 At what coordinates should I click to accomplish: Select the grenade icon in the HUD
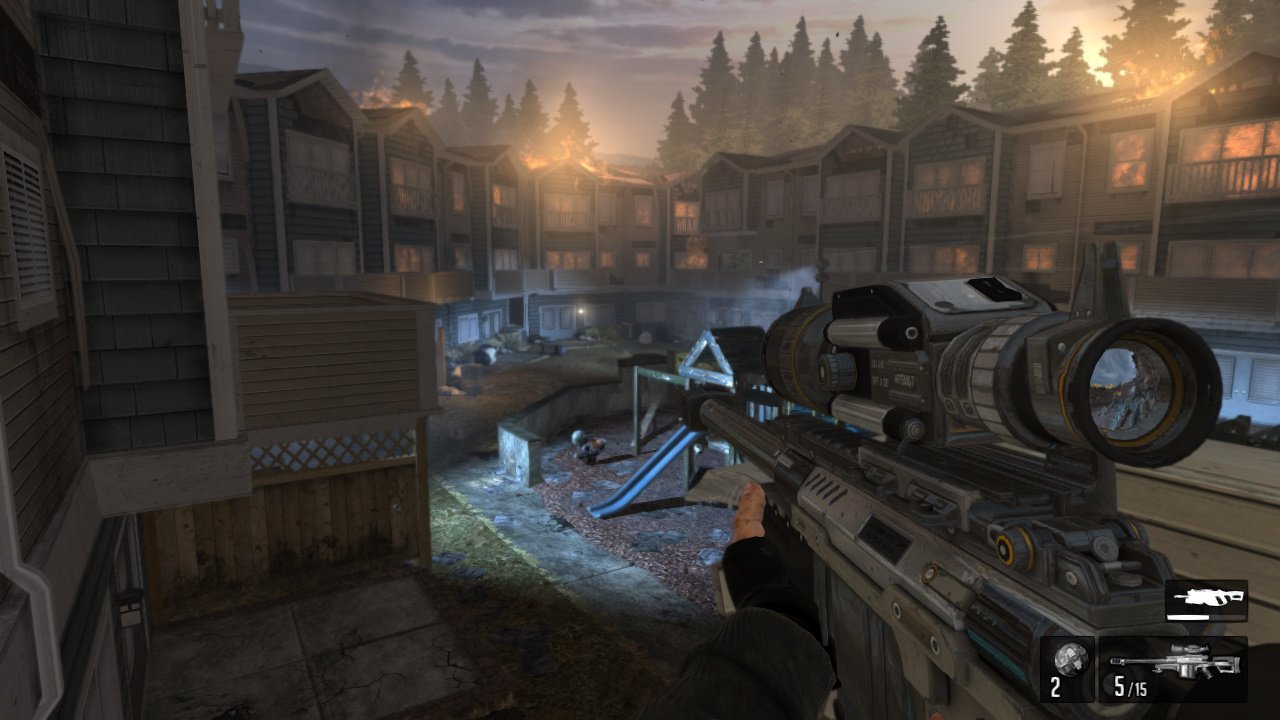coord(1072,660)
